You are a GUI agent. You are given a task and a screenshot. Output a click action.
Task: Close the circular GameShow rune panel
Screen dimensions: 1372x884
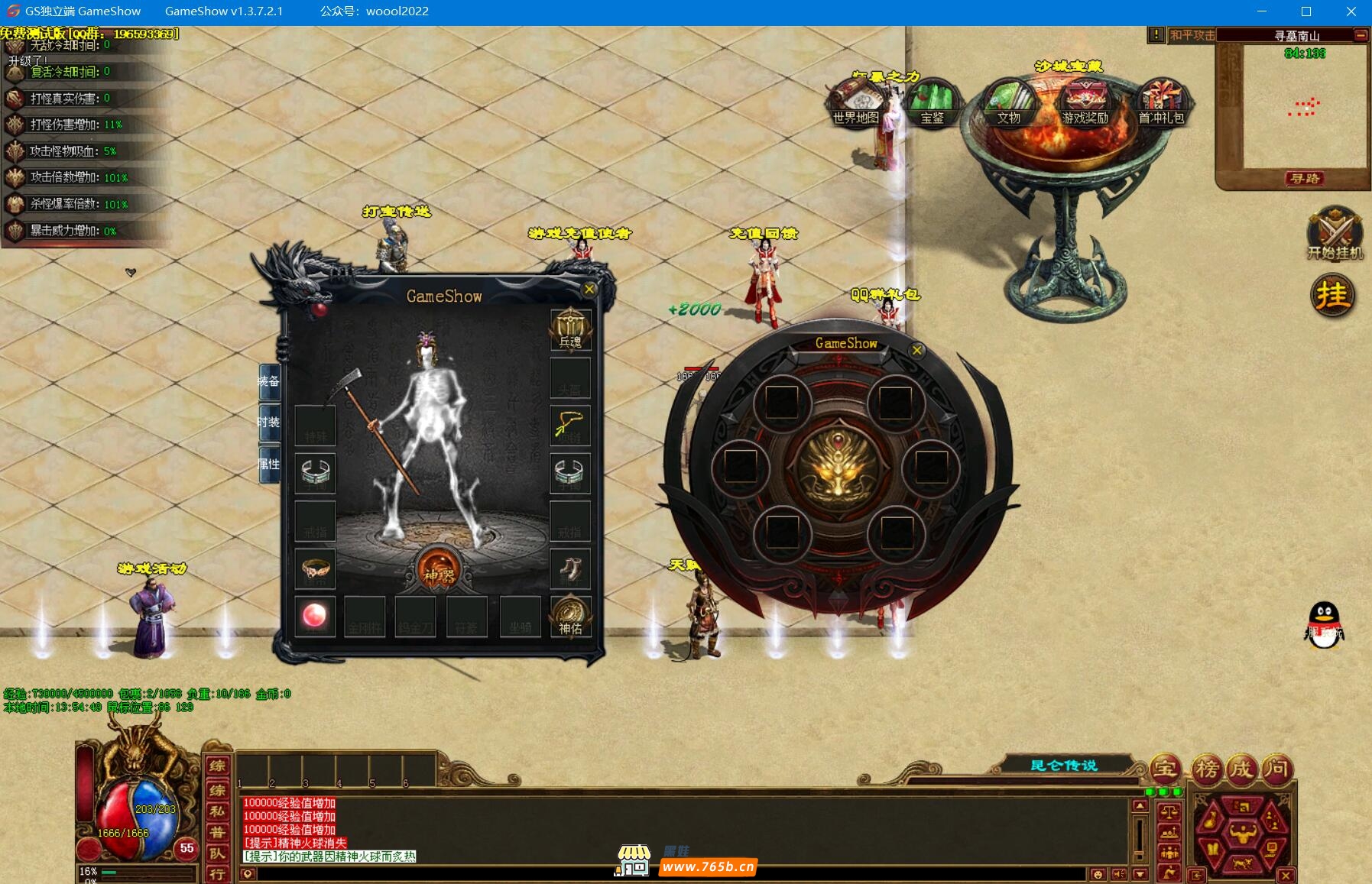(917, 351)
